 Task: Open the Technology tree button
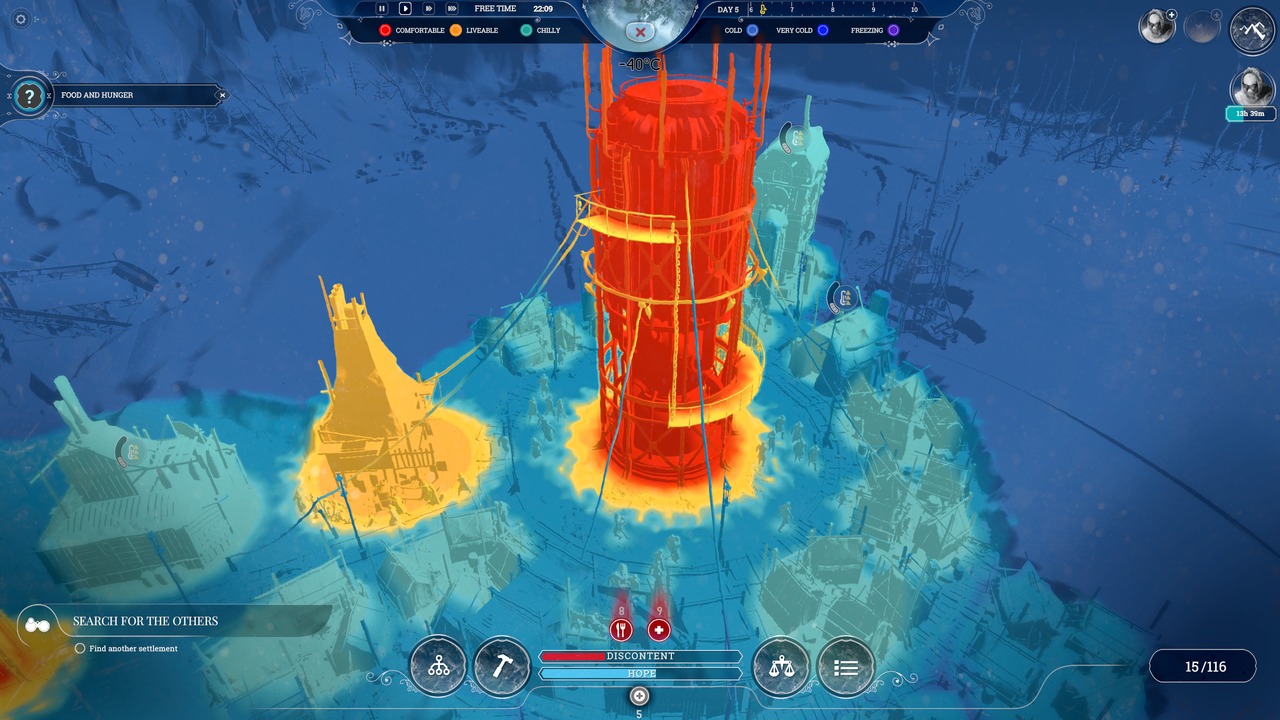coord(438,666)
